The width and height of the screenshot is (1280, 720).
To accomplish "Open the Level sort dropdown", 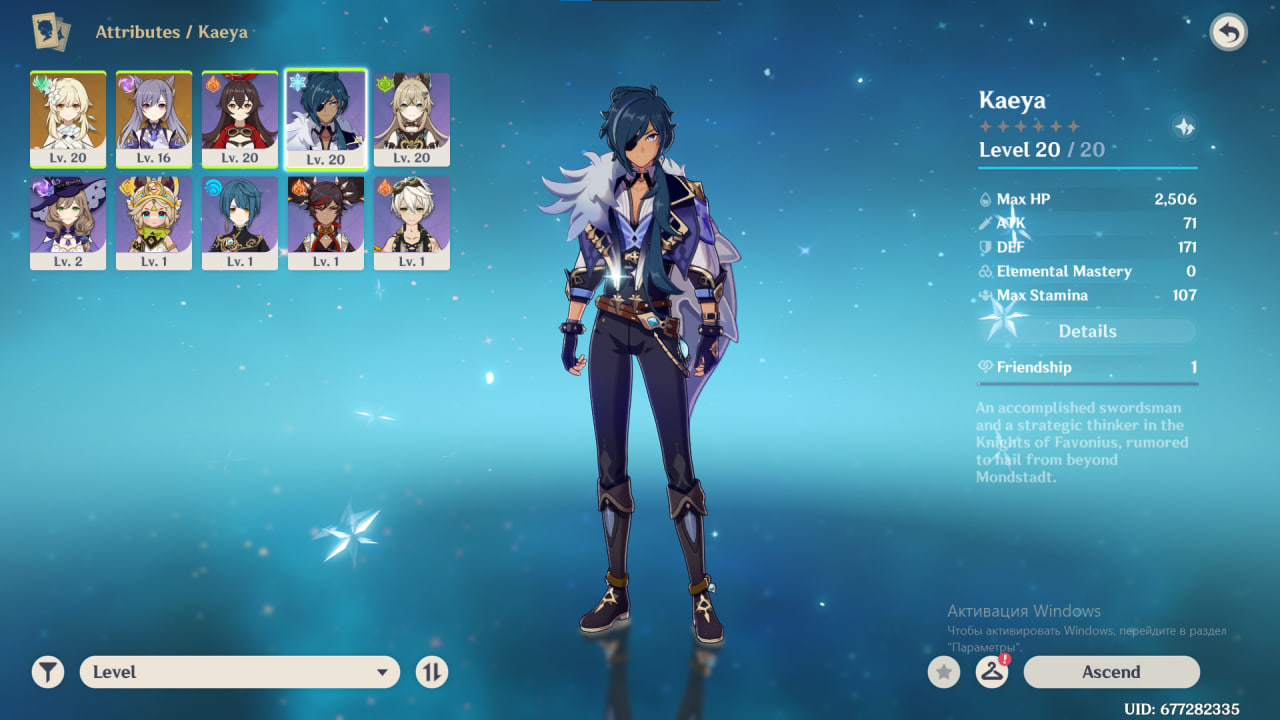I will (240, 672).
